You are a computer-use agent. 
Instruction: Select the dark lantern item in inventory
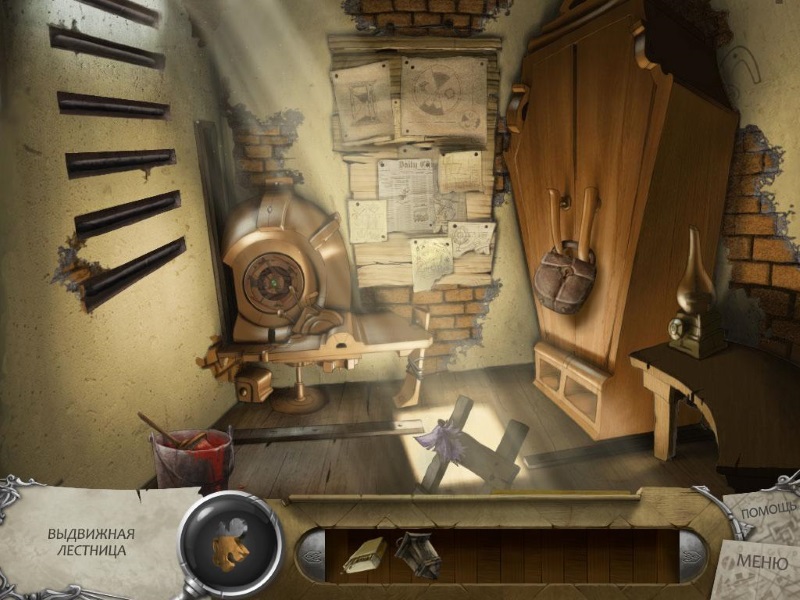coord(418,555)
